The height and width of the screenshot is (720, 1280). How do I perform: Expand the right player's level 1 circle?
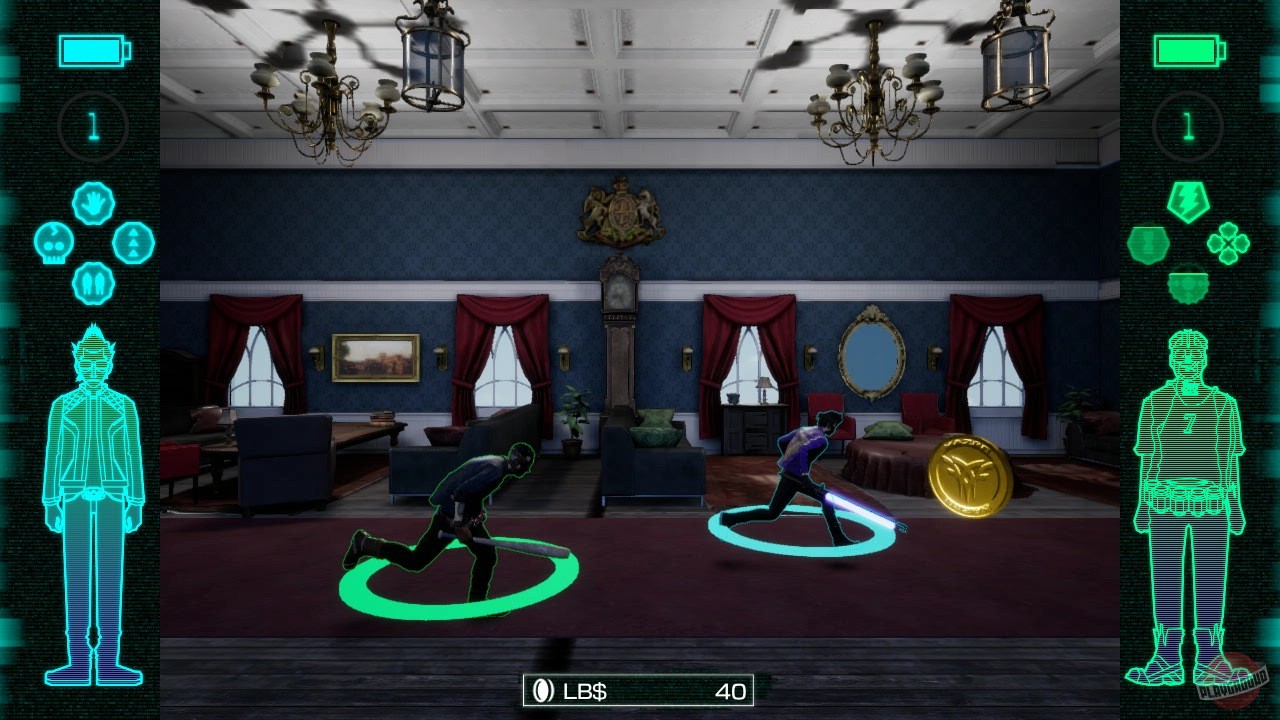tap(1187, 126)
